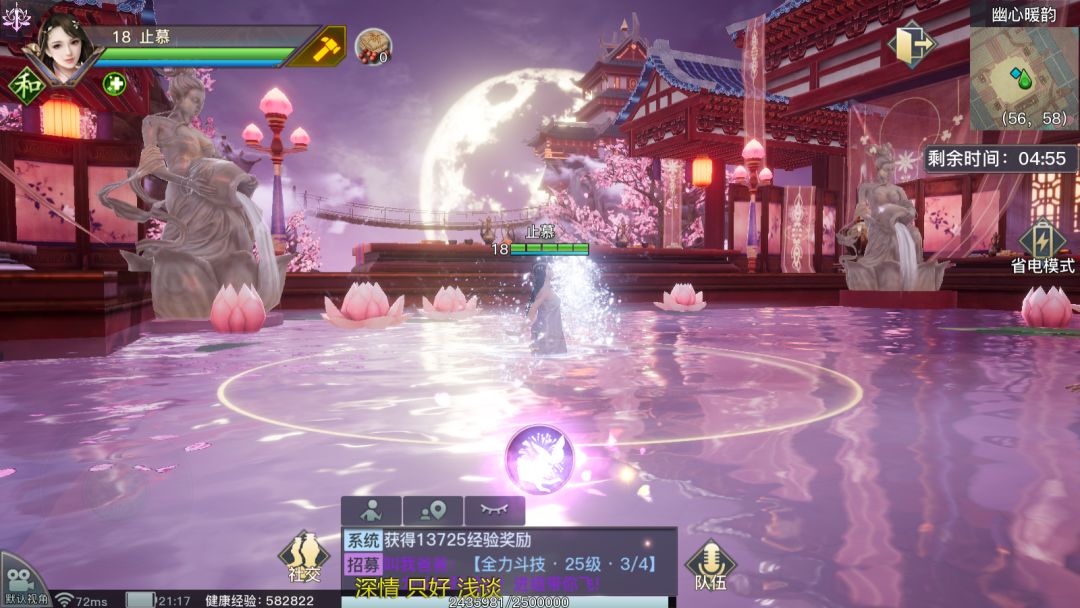This screenshot has height=608, width=1080.
Task: Toggle the closed-eye hide button
Action: [x=494, y=511]
